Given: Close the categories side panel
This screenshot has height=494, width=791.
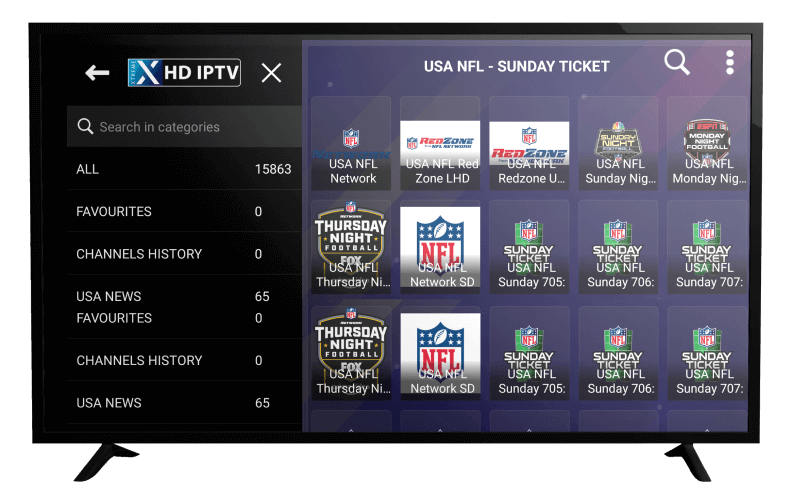Looking at the screenshot, I should click(271, 73).
